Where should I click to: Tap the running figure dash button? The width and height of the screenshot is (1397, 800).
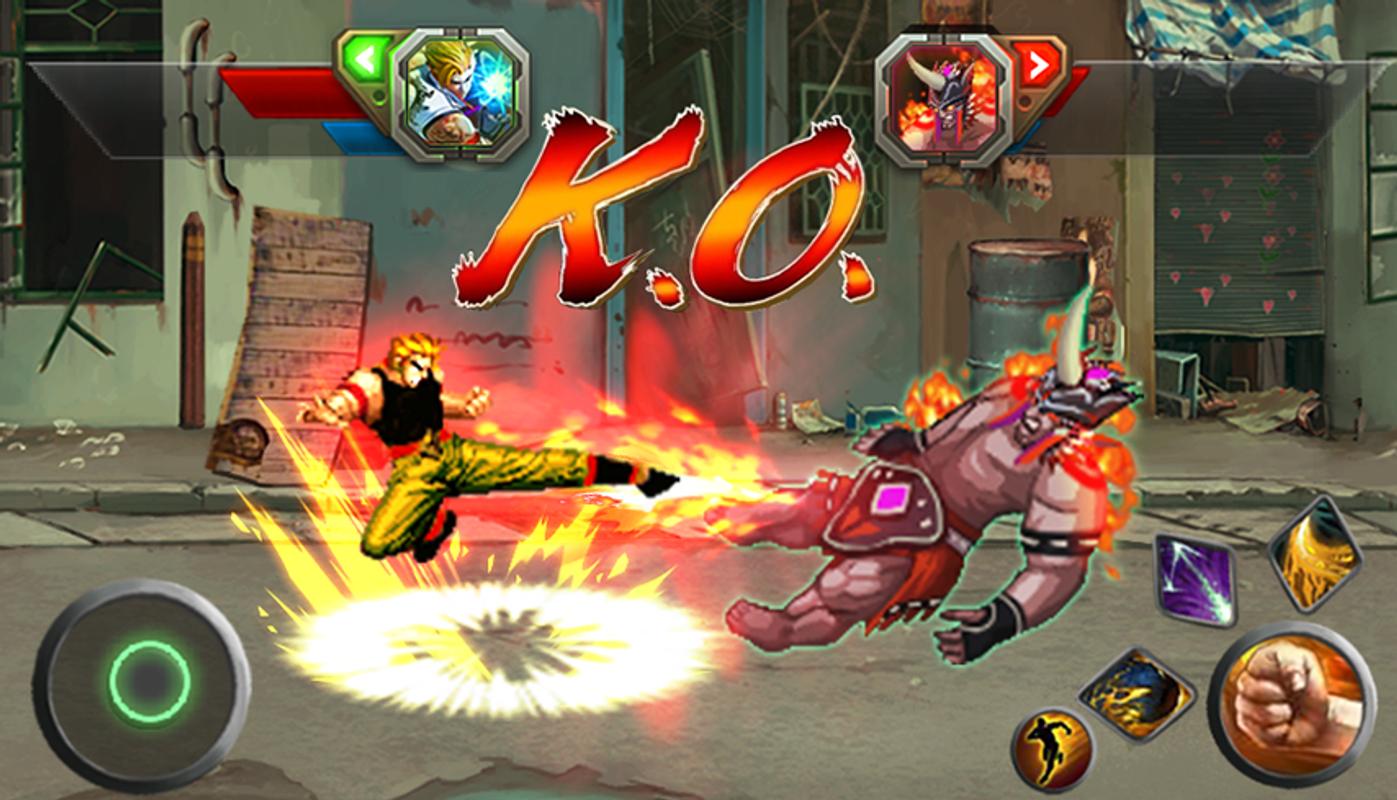[1052, 748]
